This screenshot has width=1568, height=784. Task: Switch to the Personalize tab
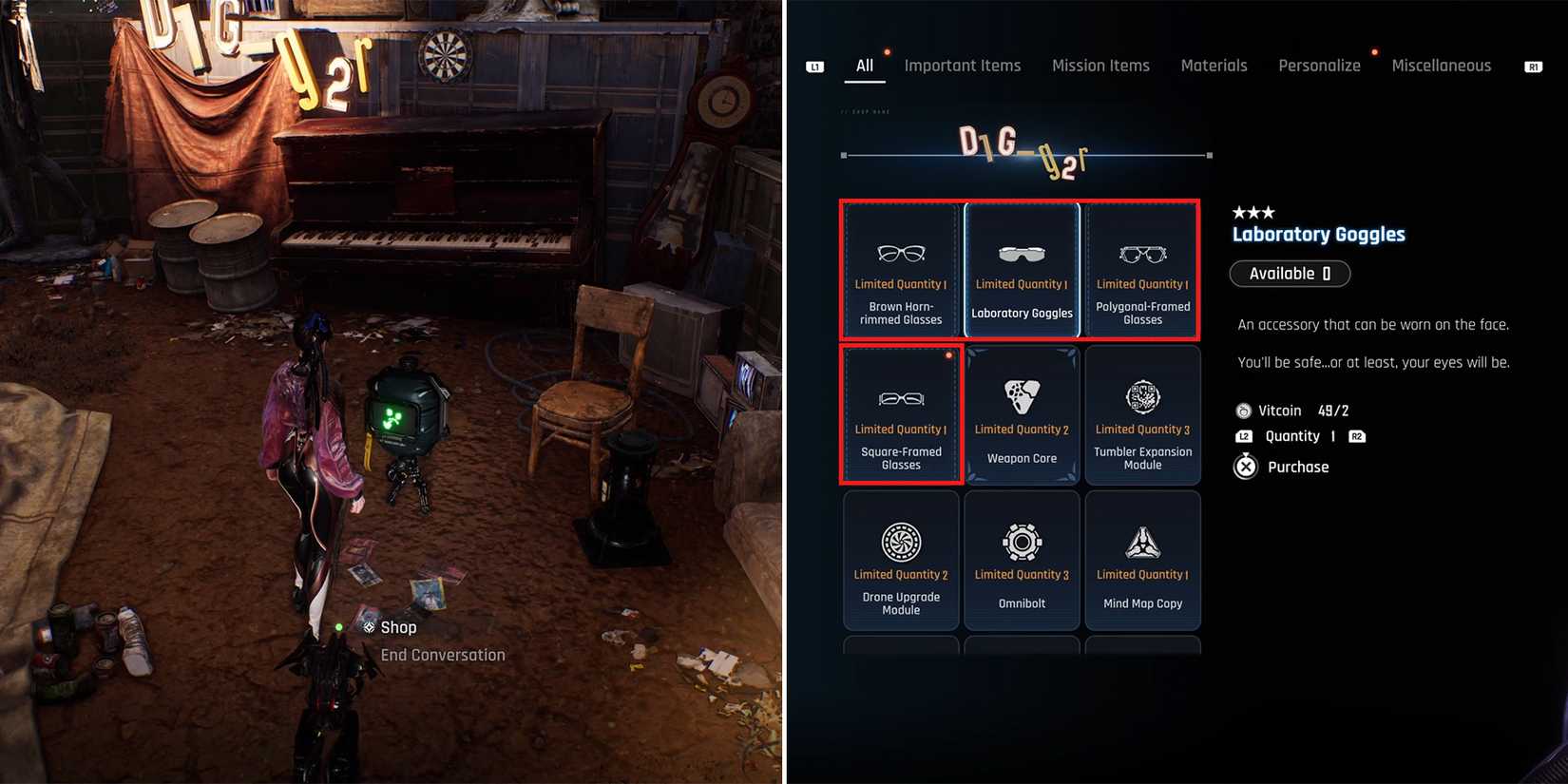point(1319,65)
